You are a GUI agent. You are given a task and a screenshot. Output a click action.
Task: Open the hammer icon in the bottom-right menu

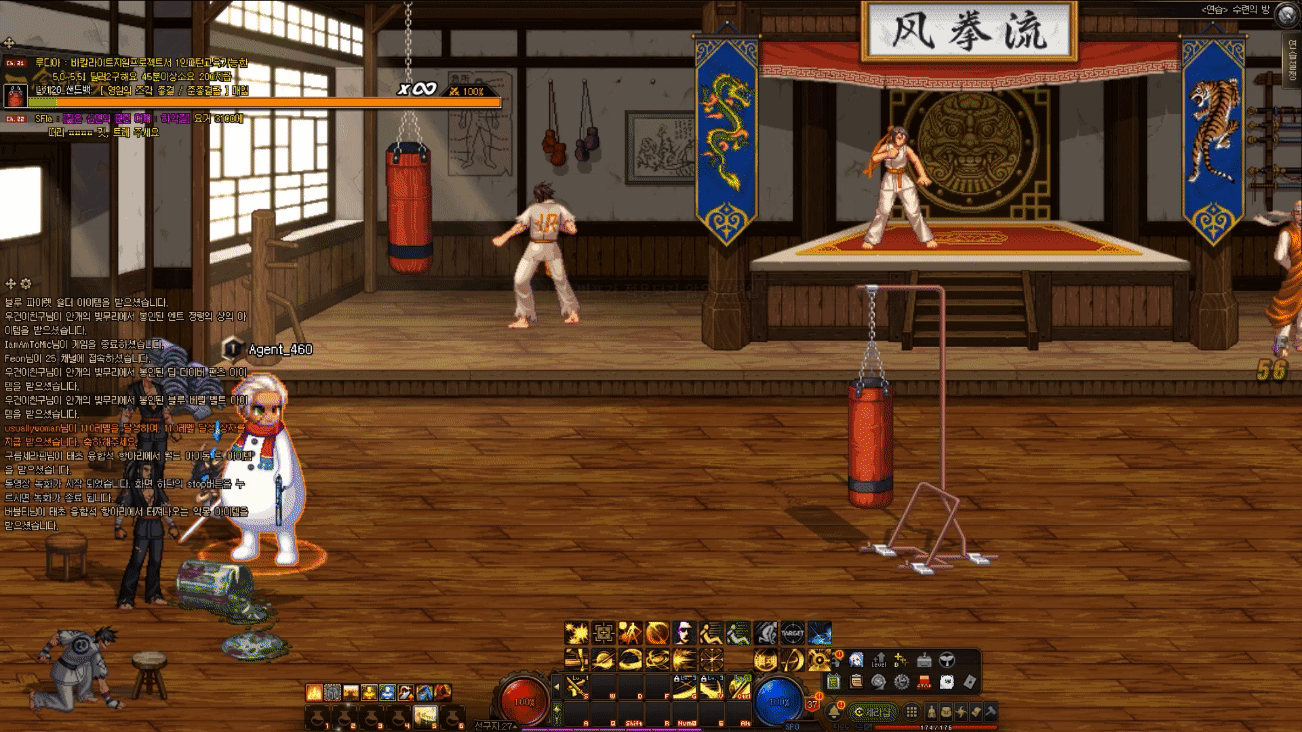point(991,712)
